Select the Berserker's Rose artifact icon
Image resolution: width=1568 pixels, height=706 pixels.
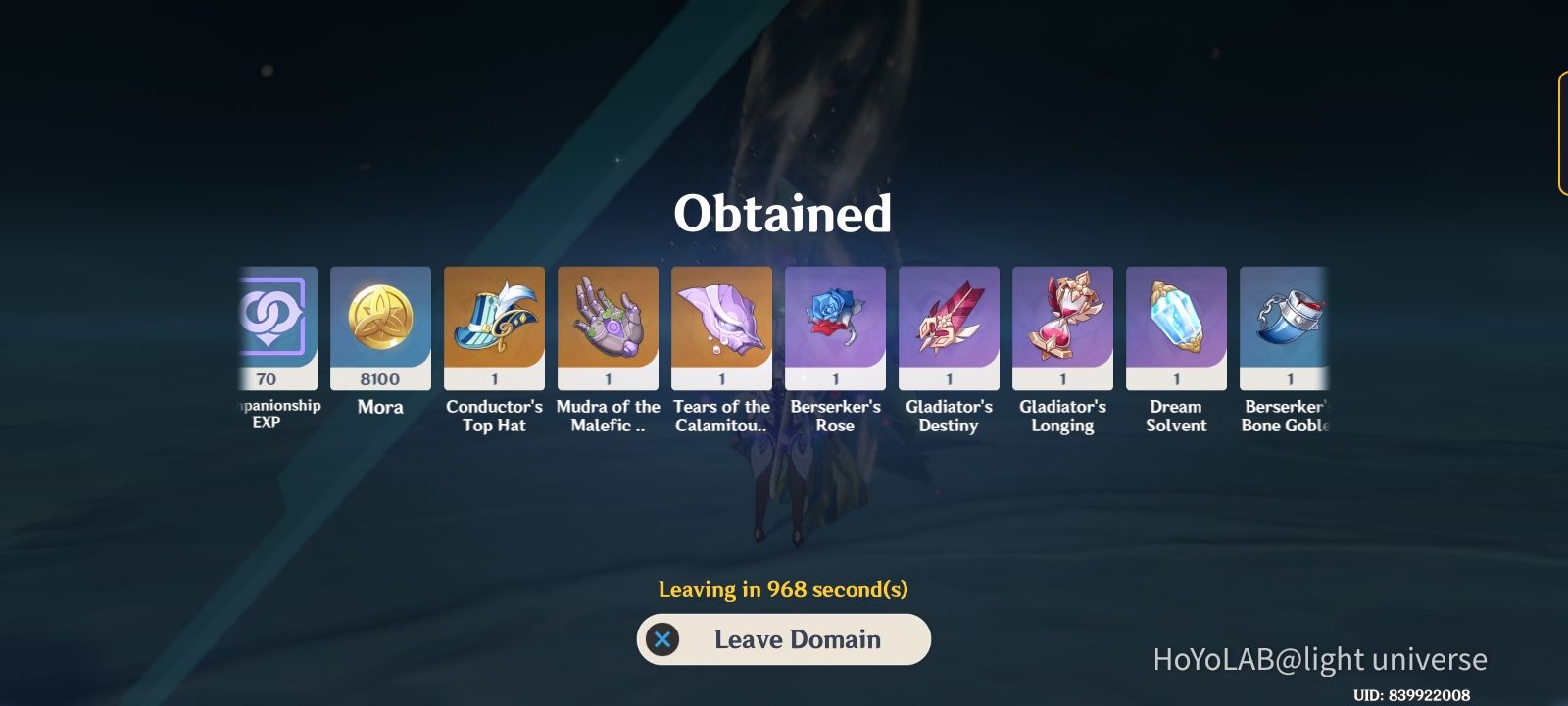click(835, 324)
